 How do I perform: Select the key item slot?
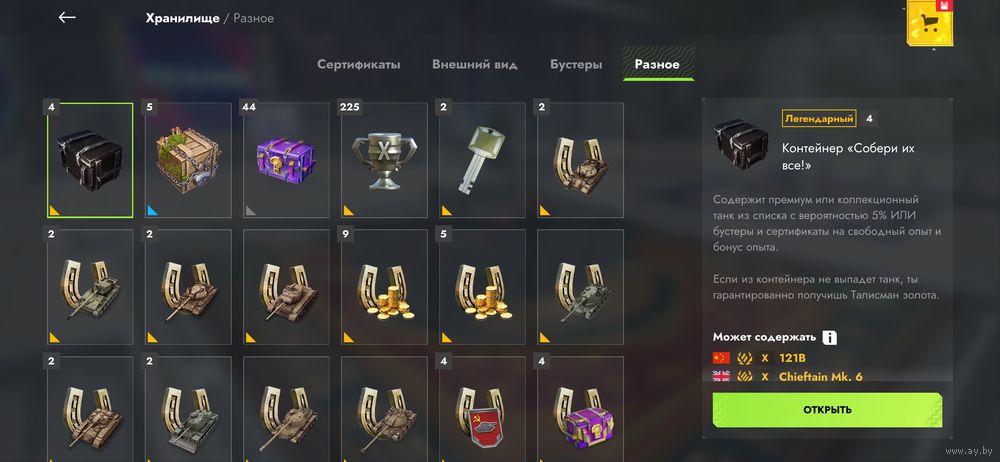pyautogui.click(x=481, y=160)
